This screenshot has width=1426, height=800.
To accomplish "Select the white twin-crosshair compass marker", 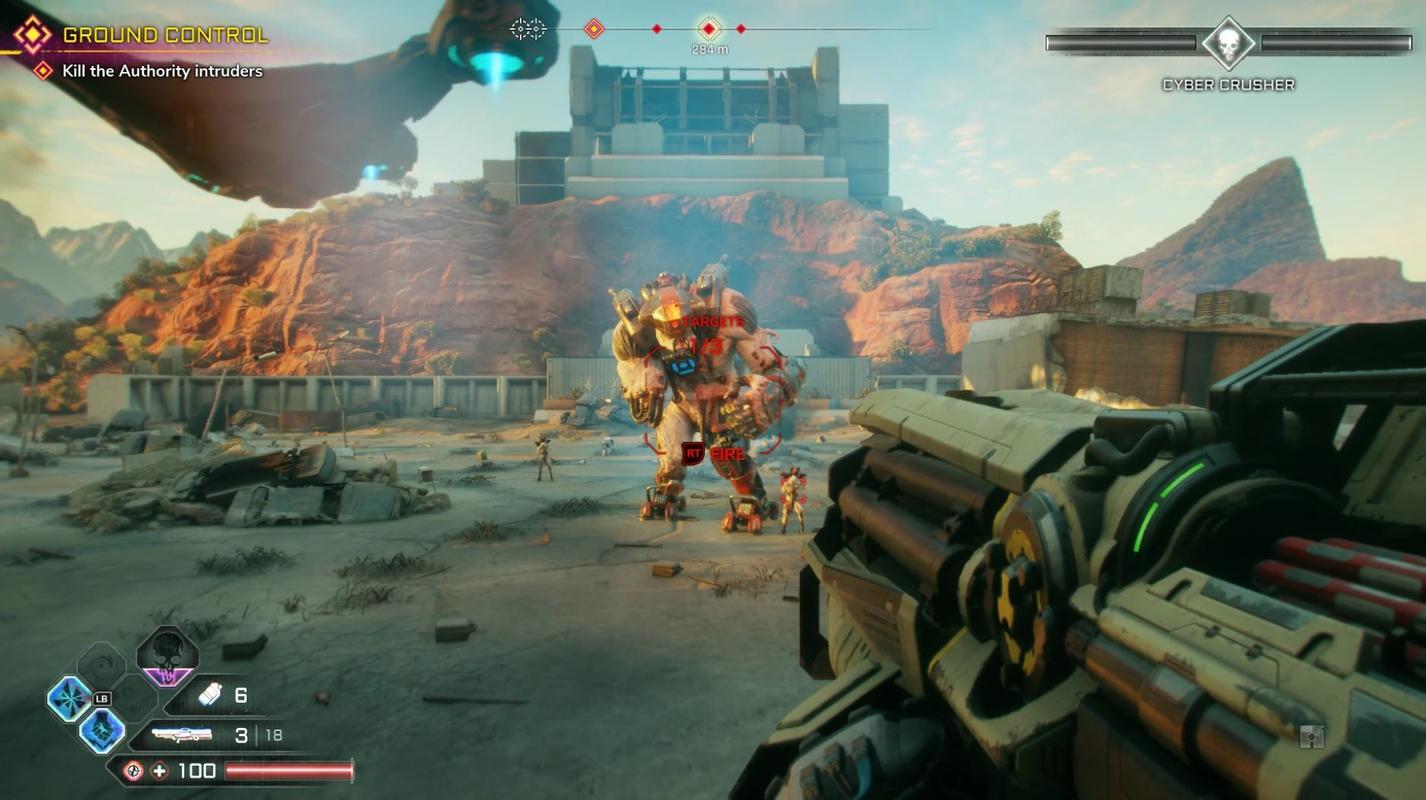I will tap(528, 29).
